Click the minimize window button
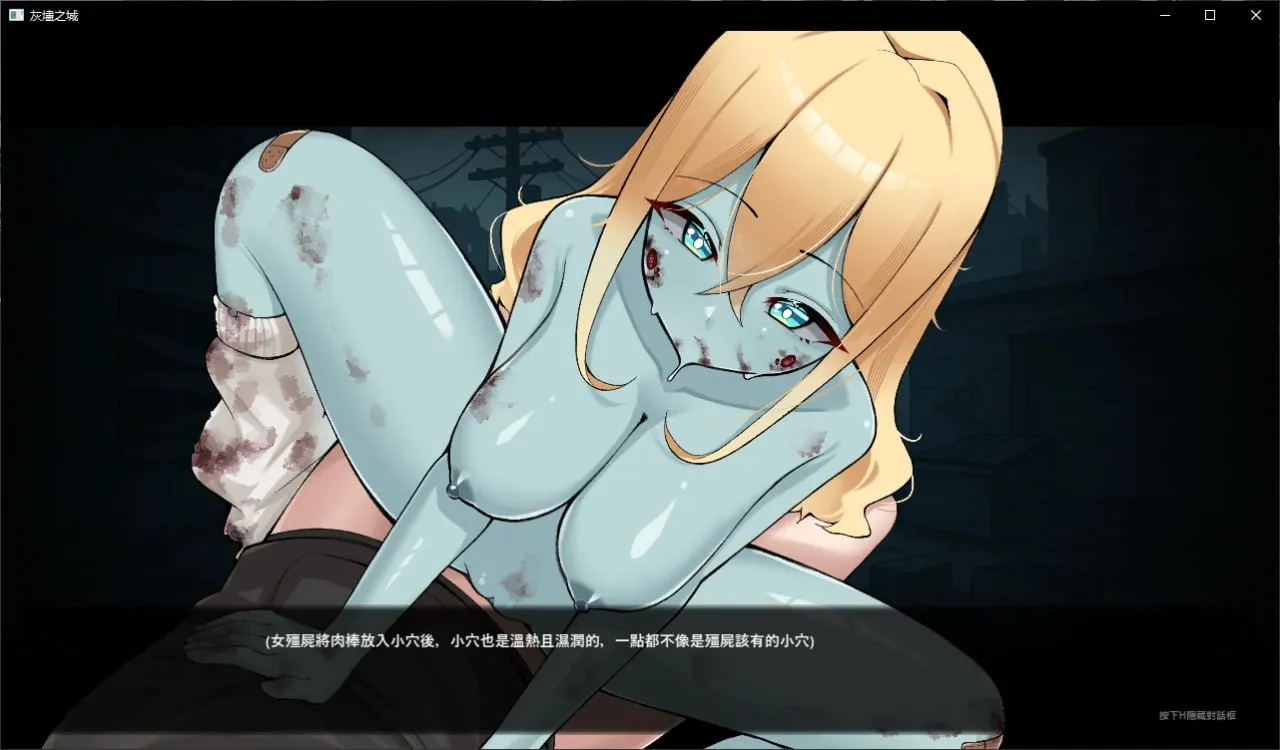Image resolution: width=1280 pixels, height=750 pixels. point(1164,15)
